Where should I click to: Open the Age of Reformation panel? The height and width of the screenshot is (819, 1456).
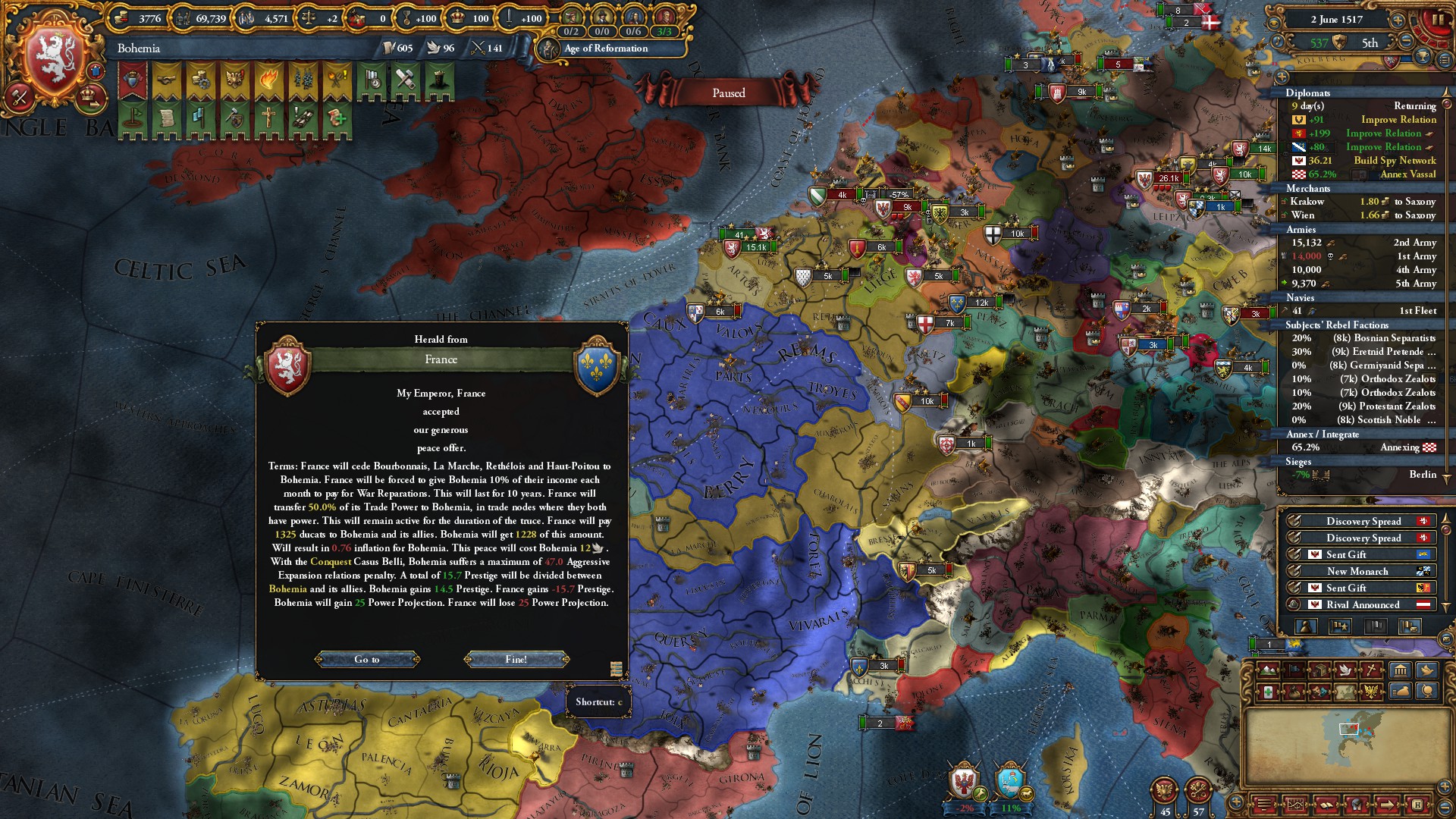[605, 49]
